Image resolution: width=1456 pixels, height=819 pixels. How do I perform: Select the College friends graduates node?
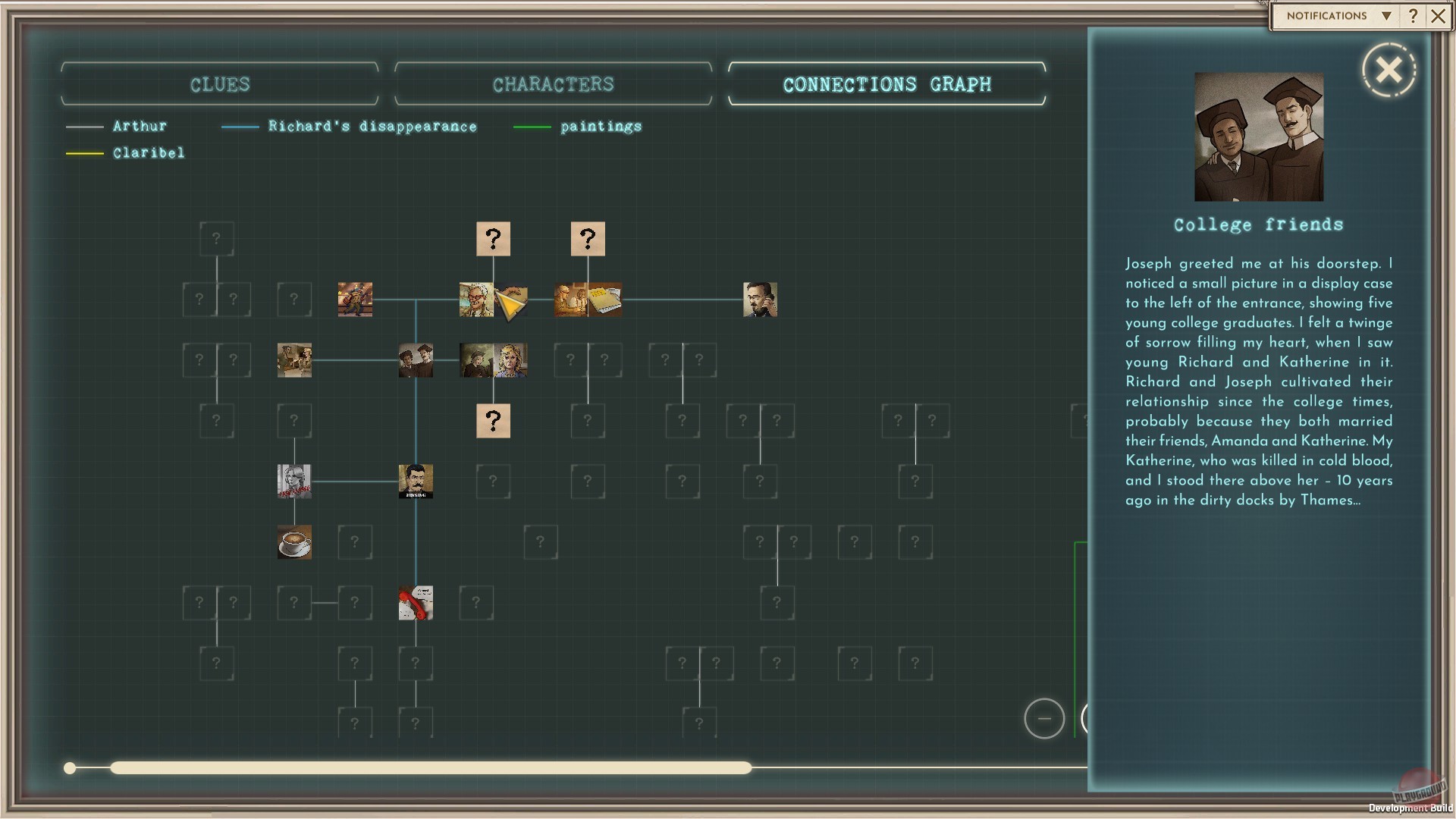[416, 360]
